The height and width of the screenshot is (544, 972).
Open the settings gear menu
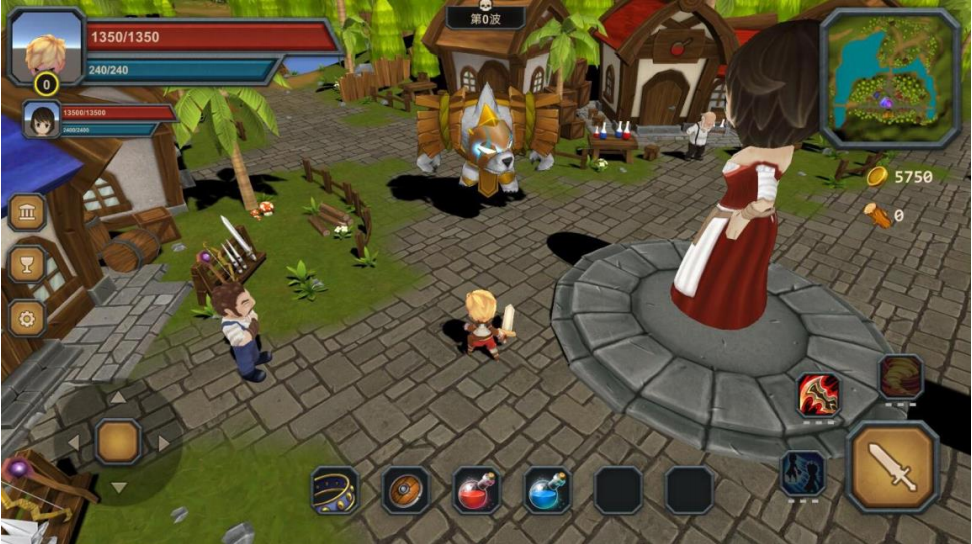27,318
